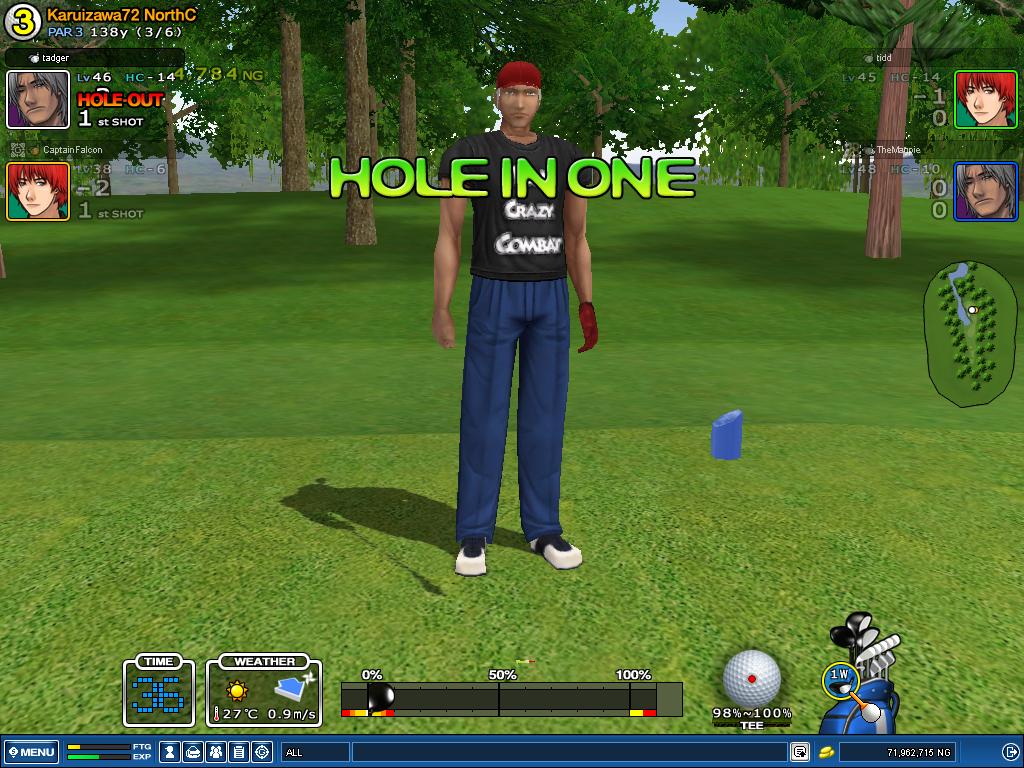The width and height of the screenshot is (1024, 768).
Task: Select tadger's player portrait
Action: tap(38, 100)
